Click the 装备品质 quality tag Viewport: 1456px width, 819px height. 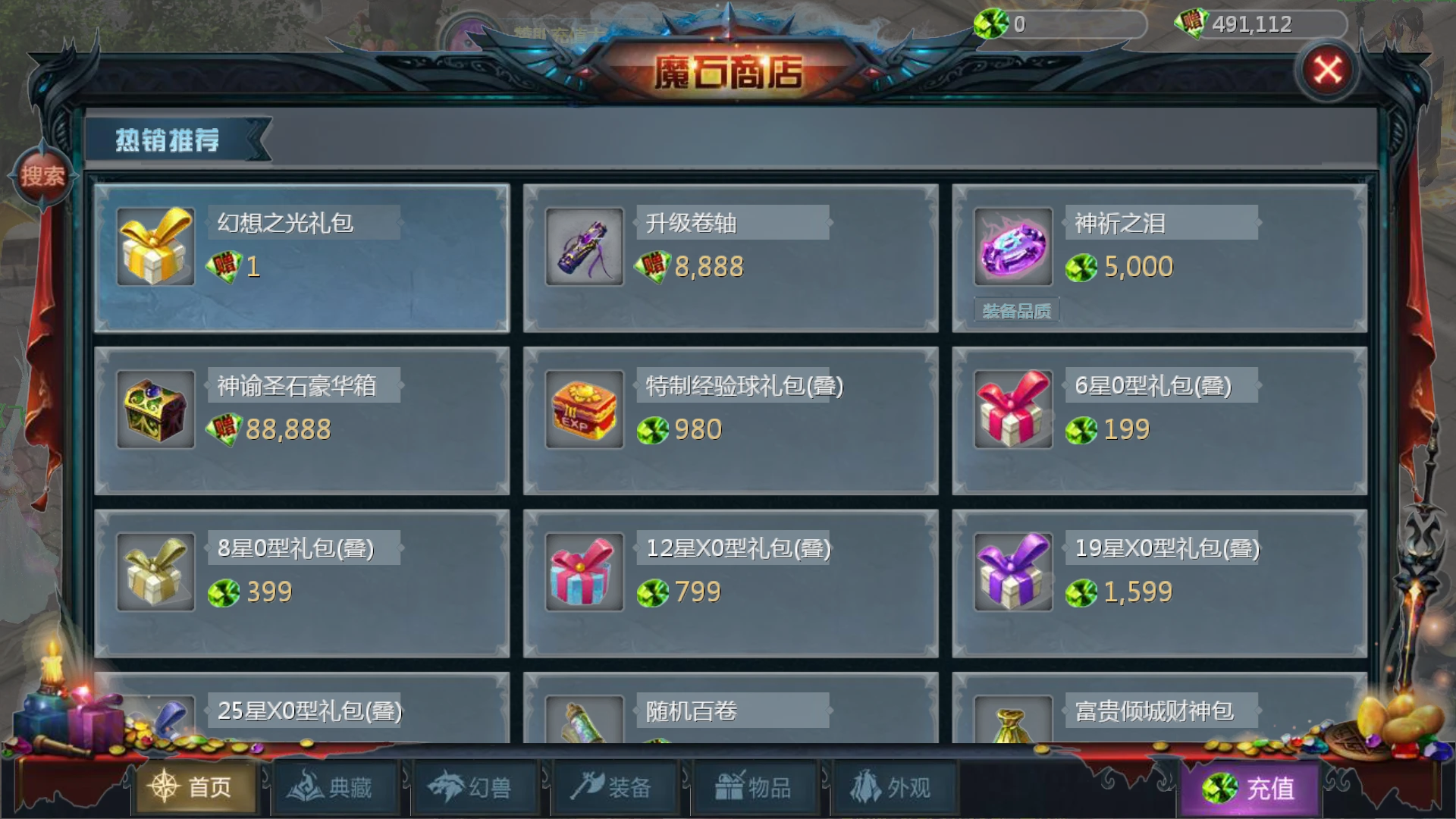tap(1015, 310)
